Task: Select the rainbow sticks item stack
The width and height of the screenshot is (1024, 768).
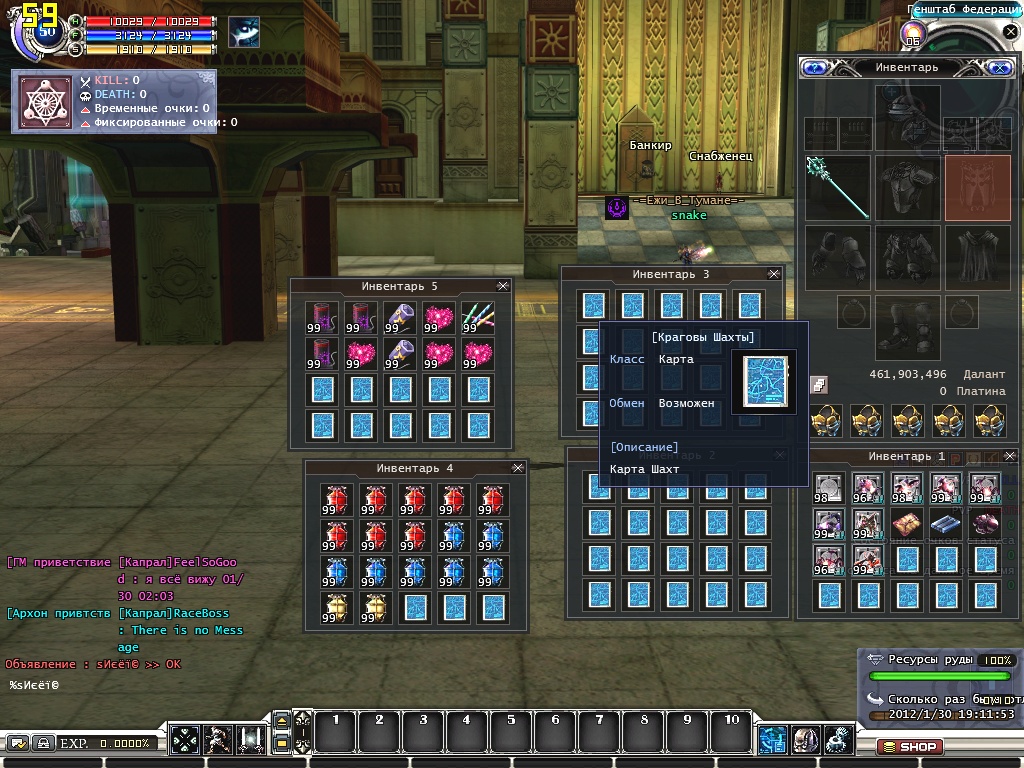Action: tap(479, 318)
